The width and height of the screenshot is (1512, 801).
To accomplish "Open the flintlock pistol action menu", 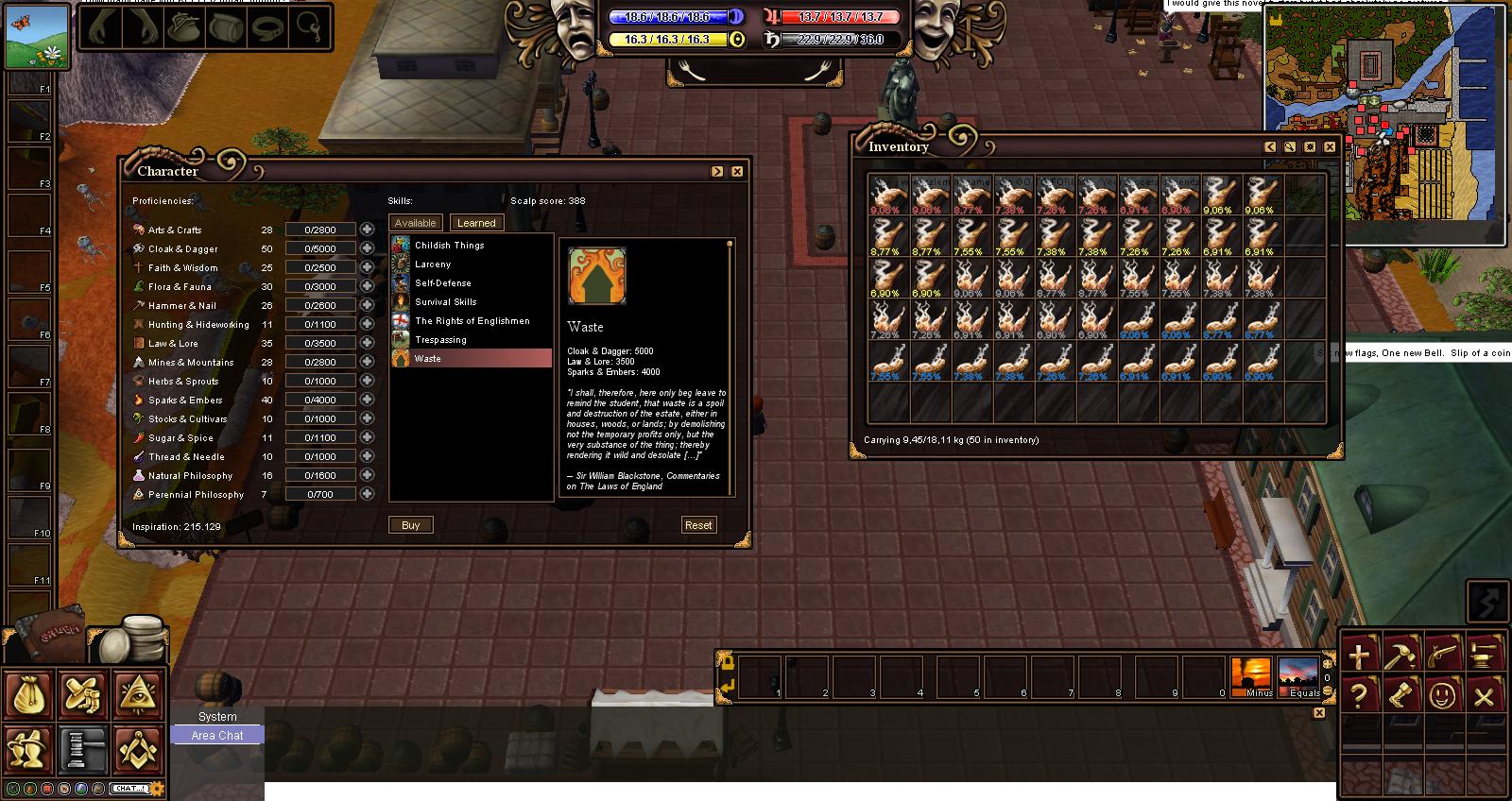I will point(1443,654).
